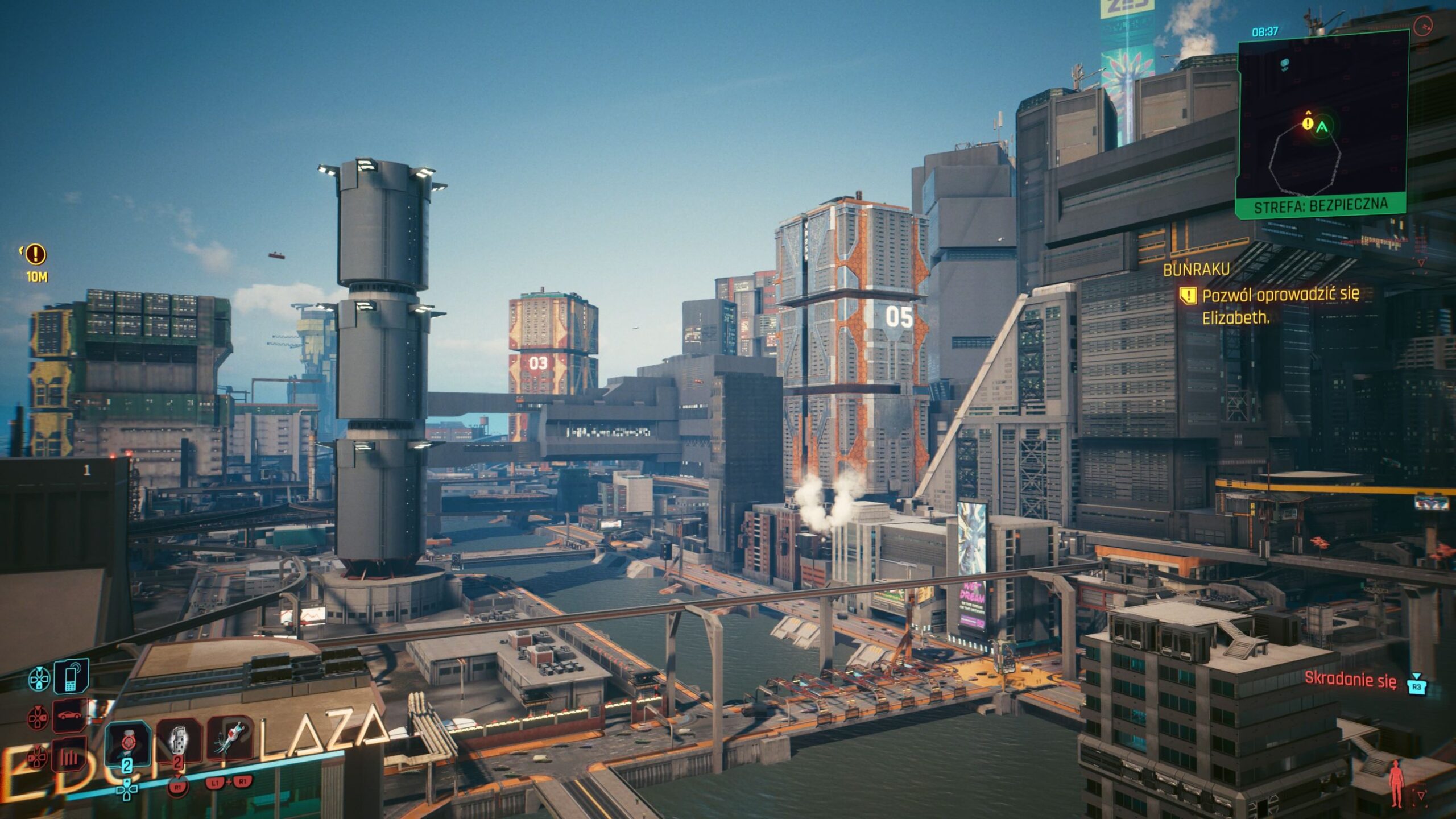This screenshot has width=1456, height=819.
Task: Click the yellow objective marker showing 10M
Action: [36, 254]
